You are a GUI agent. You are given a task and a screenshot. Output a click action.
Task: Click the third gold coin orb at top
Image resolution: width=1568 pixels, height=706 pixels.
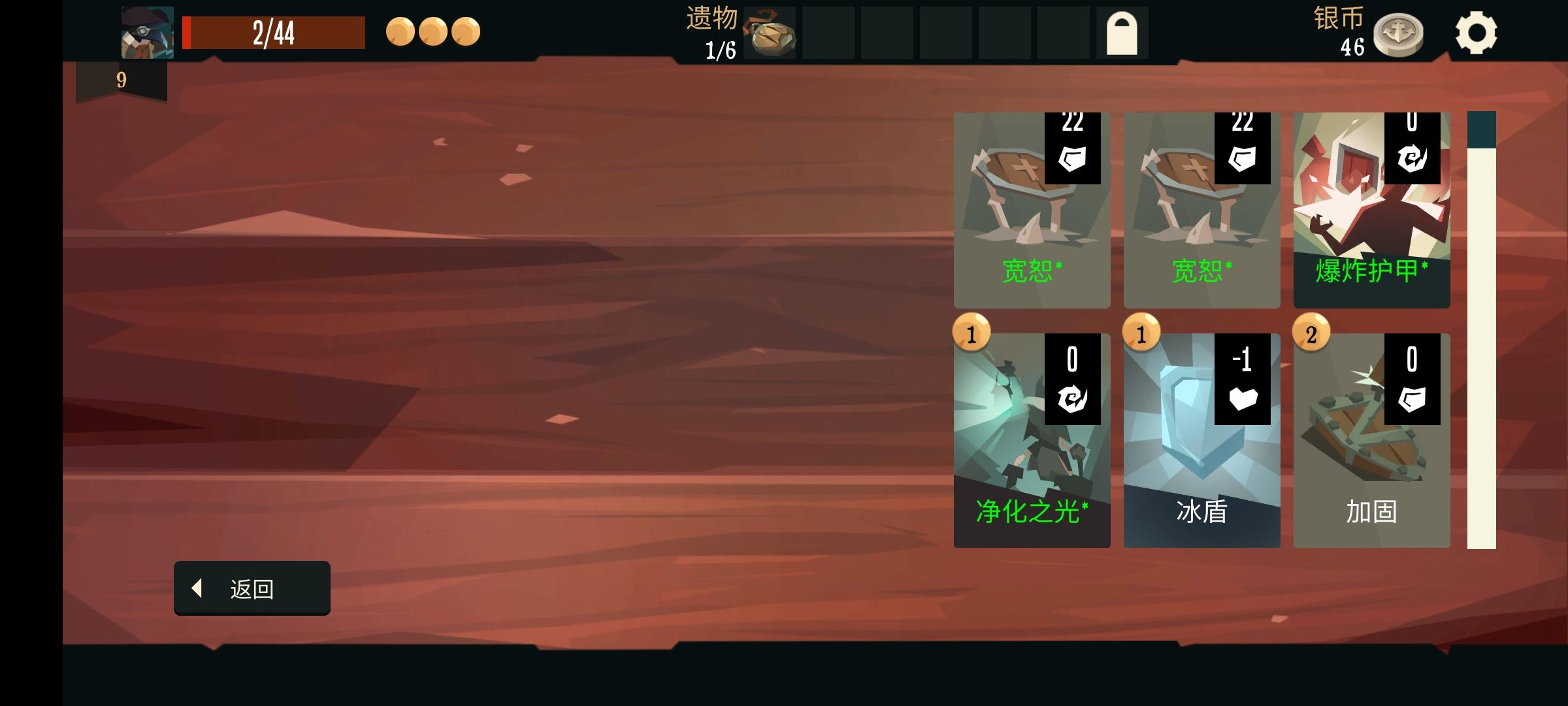[x=468, y=31]
